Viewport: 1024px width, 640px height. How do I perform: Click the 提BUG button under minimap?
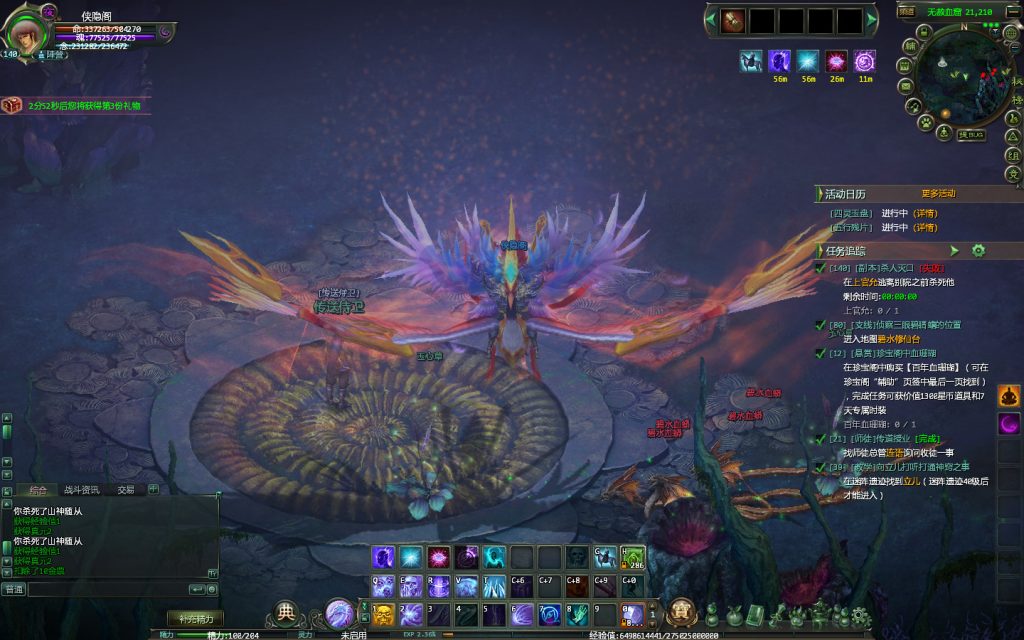point(970,134)
